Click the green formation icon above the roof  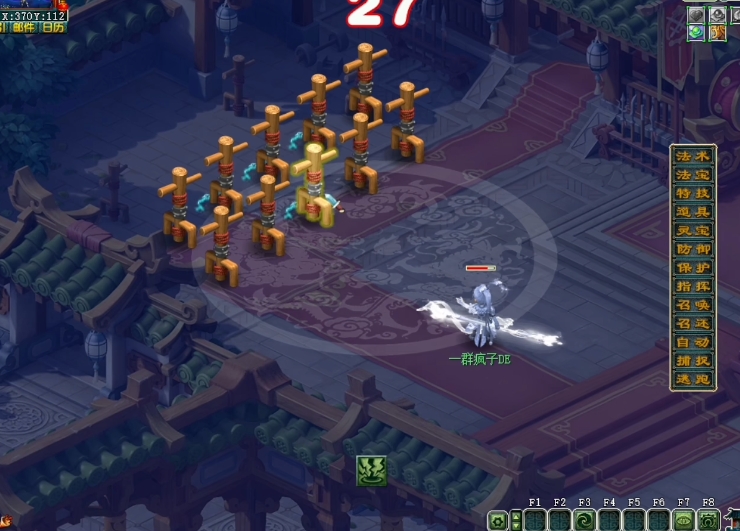(371, 469)
